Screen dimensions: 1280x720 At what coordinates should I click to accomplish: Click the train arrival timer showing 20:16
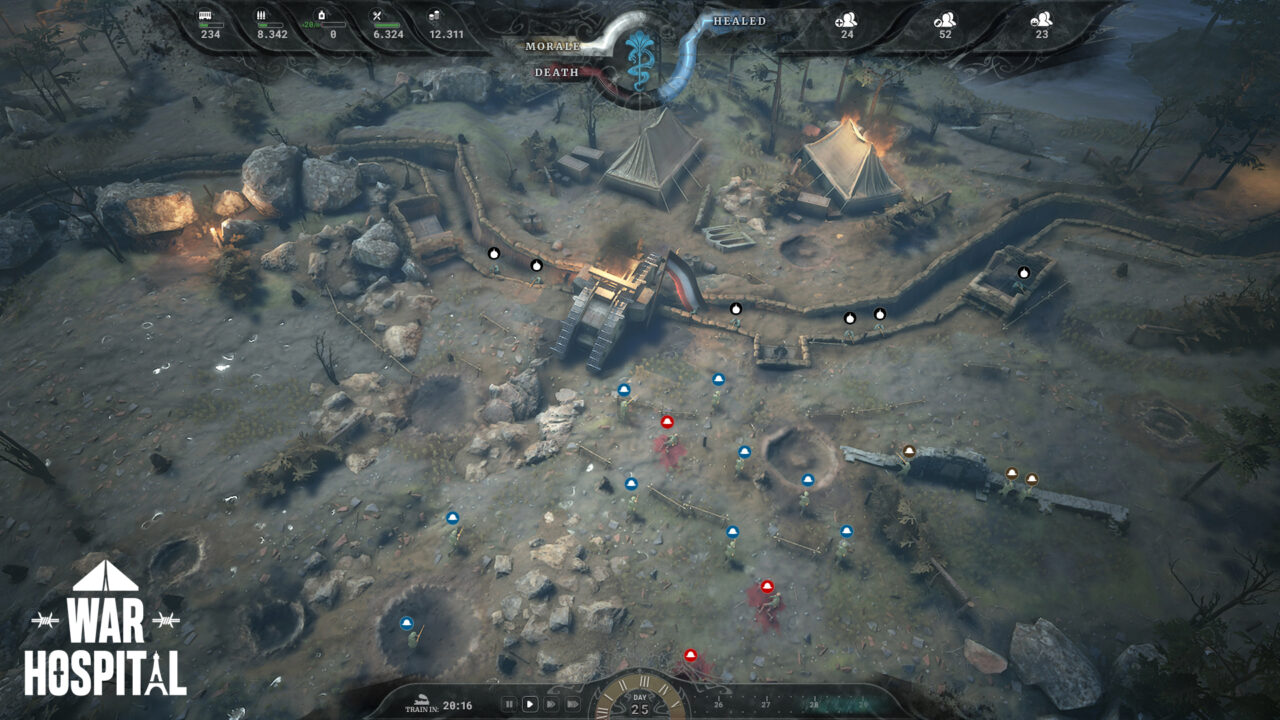457,705
